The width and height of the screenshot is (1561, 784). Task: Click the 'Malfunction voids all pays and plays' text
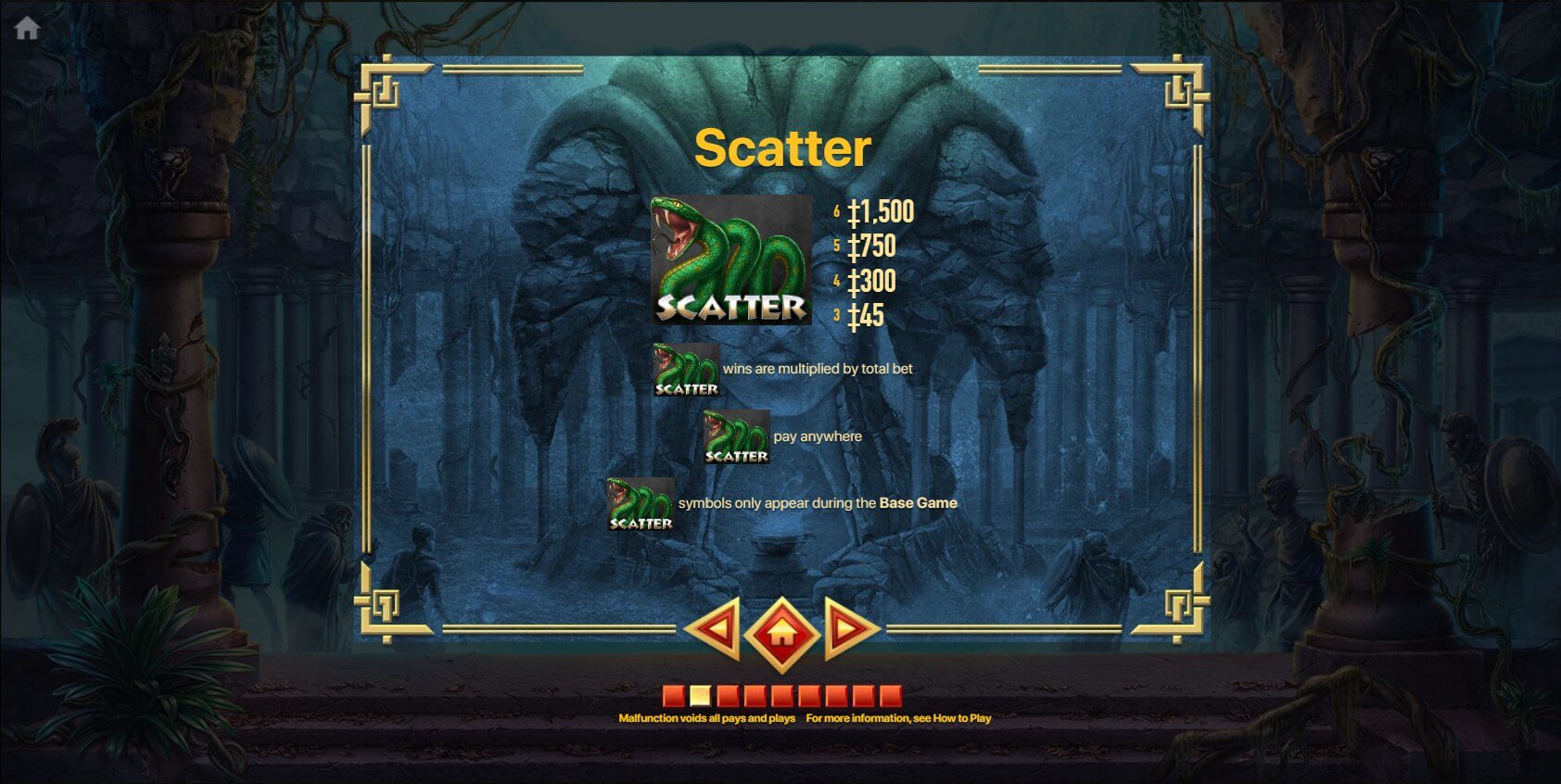click(707, 717)
